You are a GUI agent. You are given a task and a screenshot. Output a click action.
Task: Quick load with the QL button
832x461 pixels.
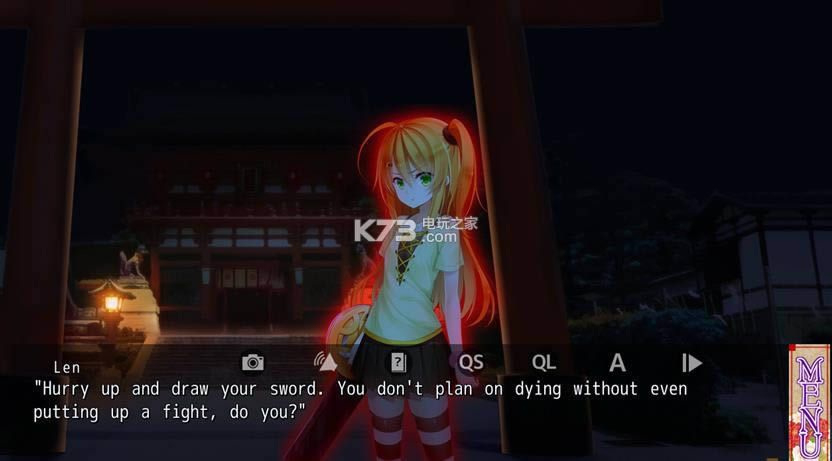pyautogui.click(x=544, y=362)
